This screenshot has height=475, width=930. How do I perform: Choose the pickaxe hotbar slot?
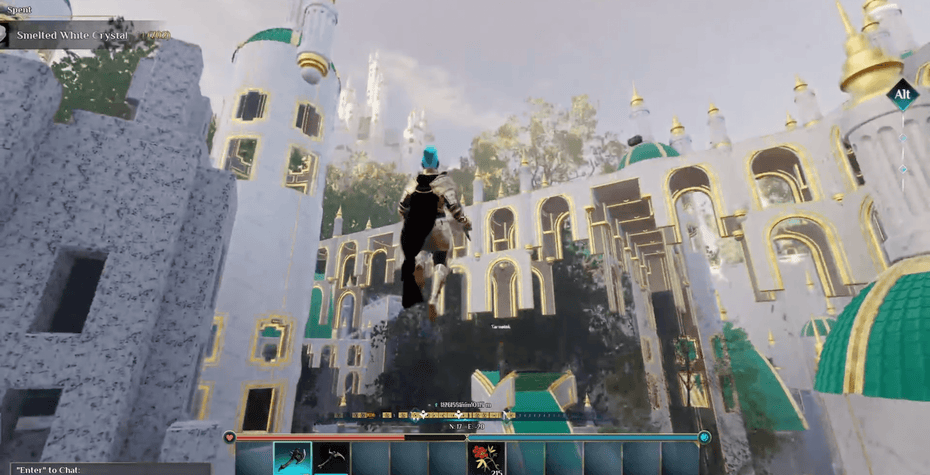331,459
